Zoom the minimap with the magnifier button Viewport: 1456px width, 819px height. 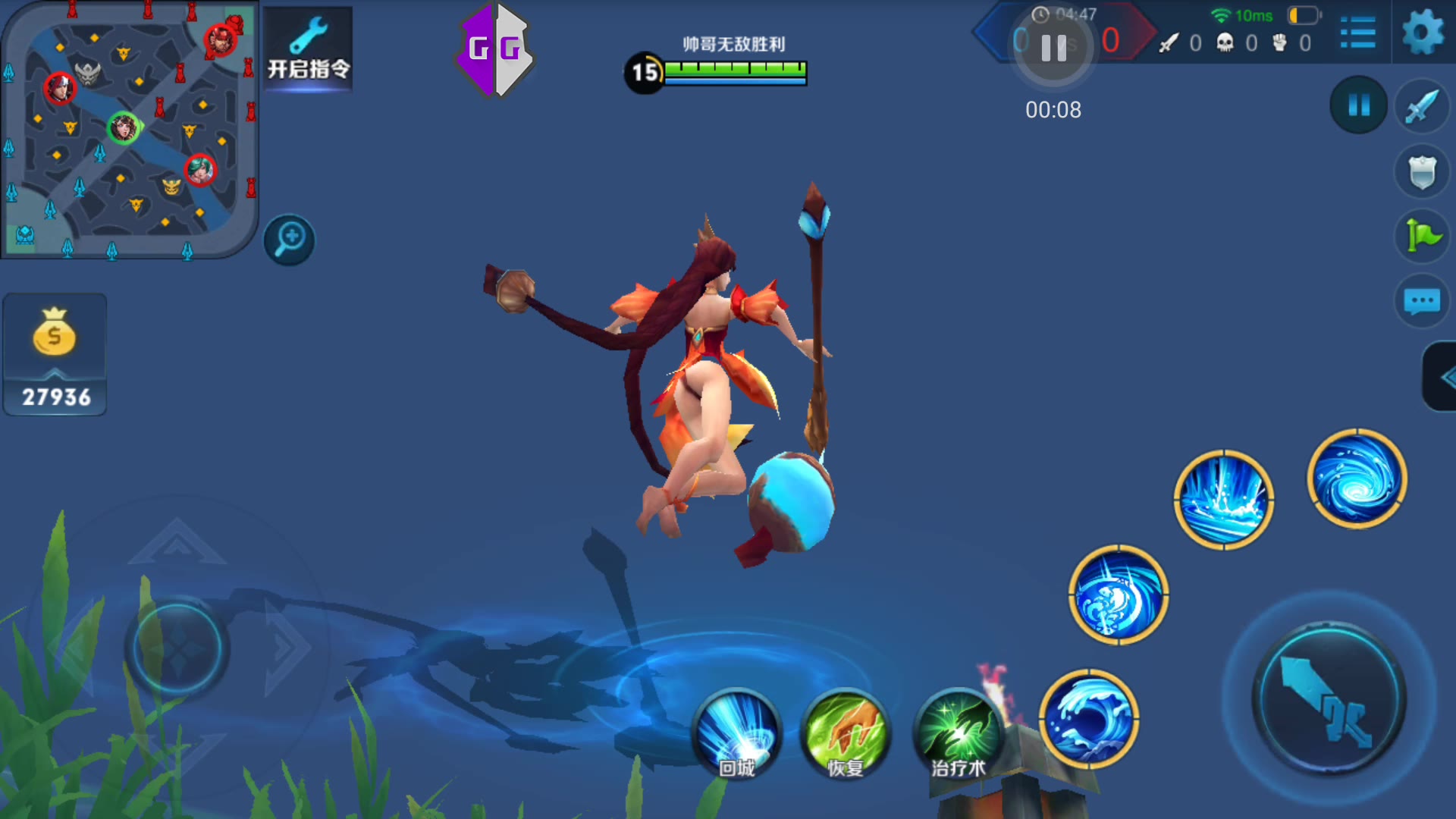click(289, 240)
